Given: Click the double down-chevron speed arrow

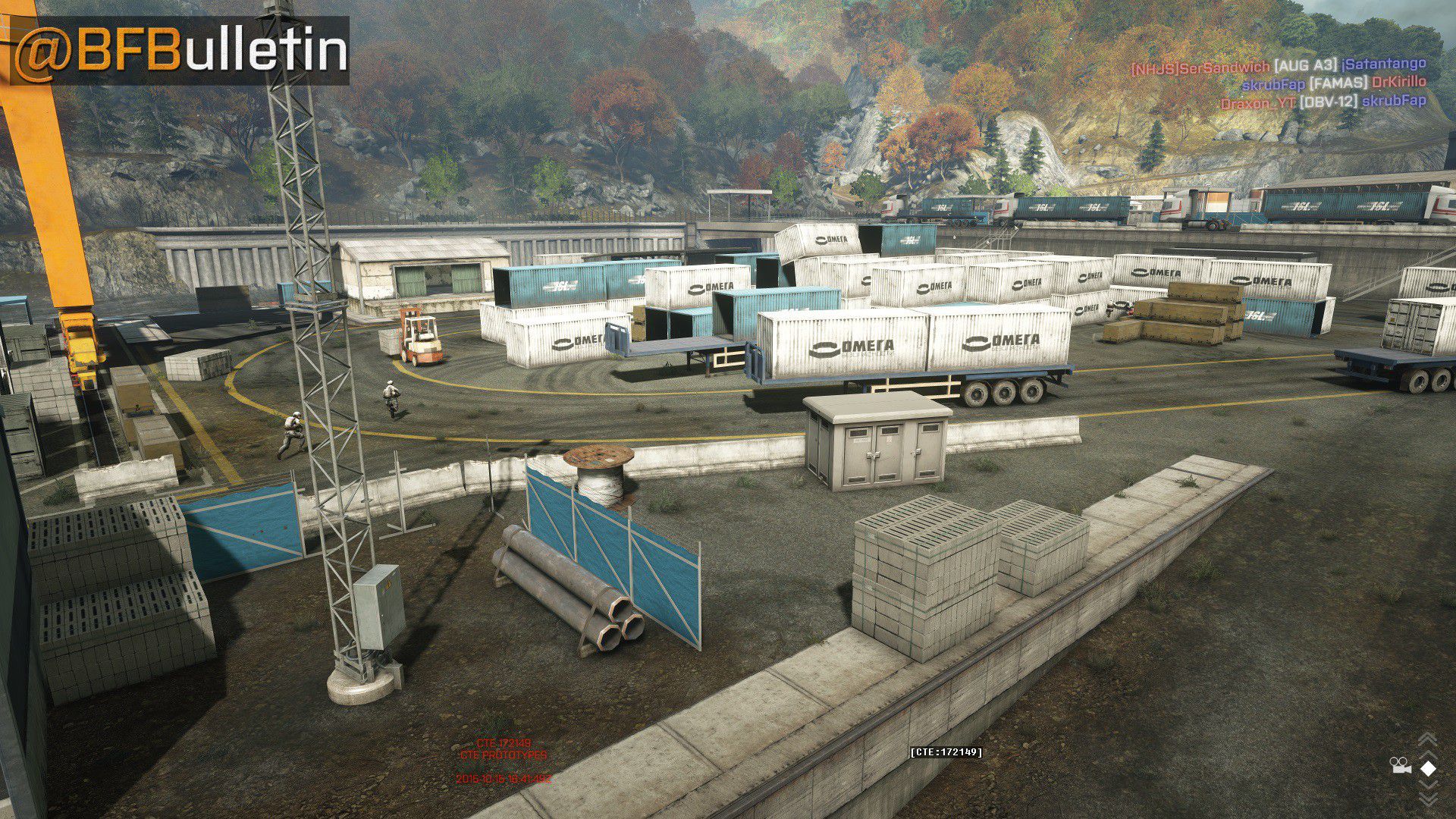Looking at the screenshot, I should (x=1427, y=797).
